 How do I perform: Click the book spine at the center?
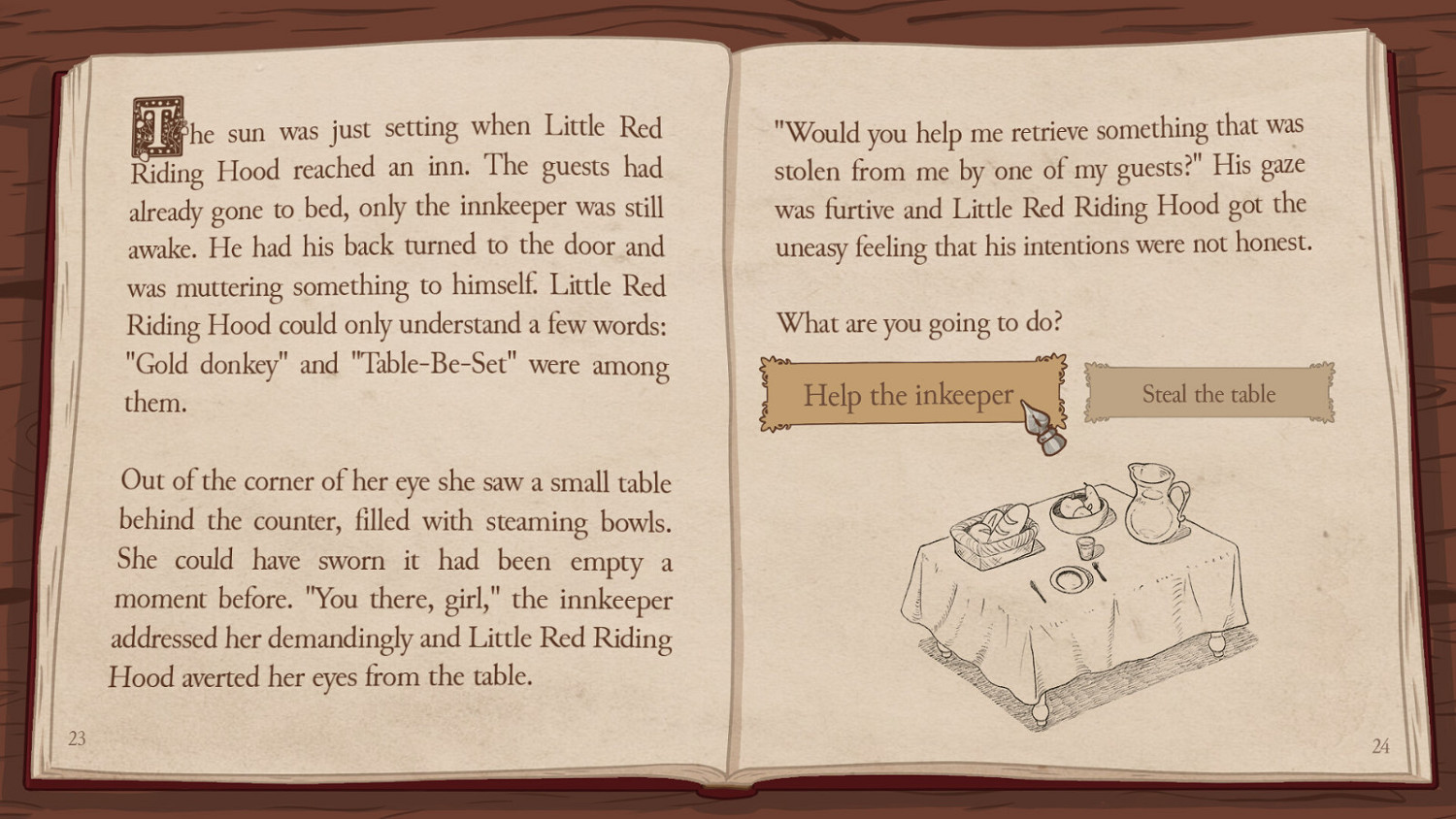[x=728, y=408]
